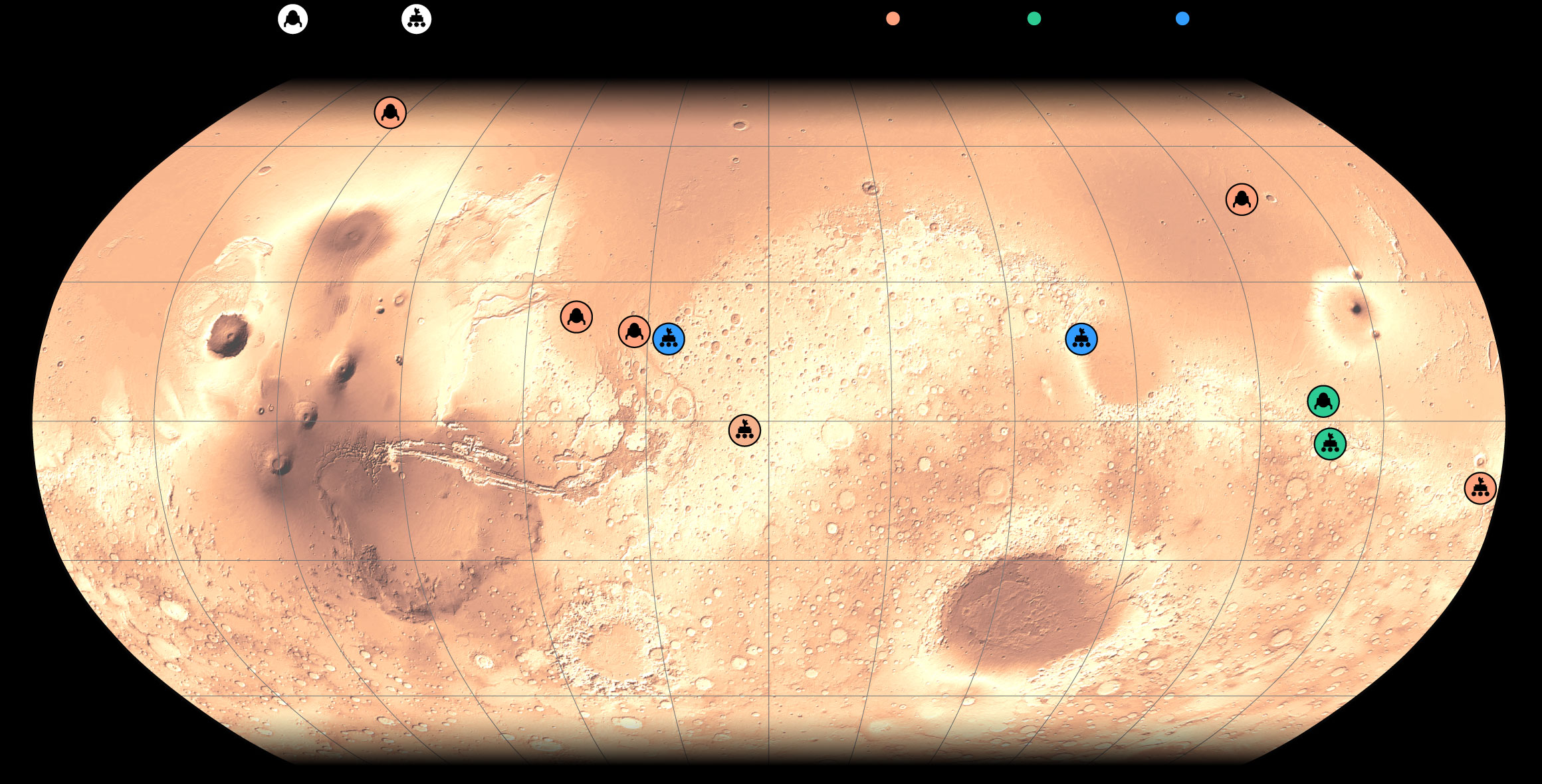Select the green rover marker on the map
The image size is (1542, 784).
[1329, 444]
